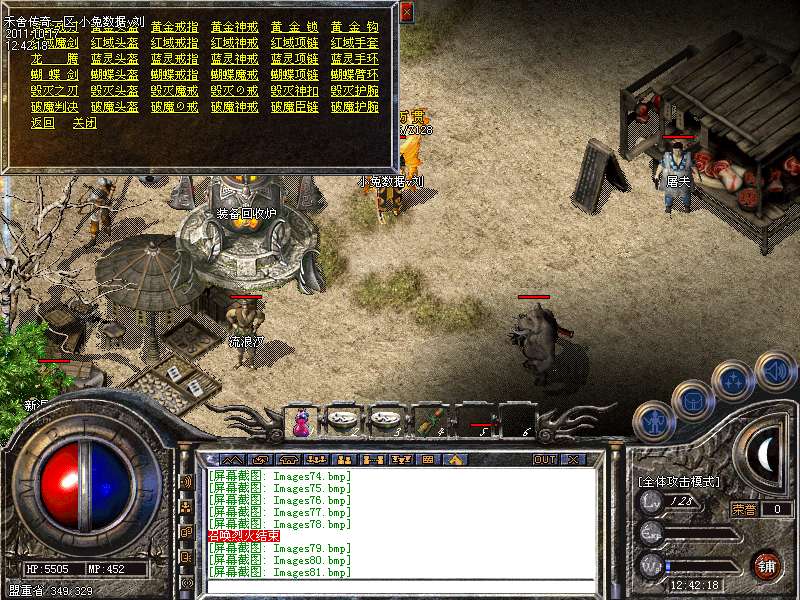The height and width of the screenshot is (600, 800).
Task: Switch the 全体攻击模式 attack mode label
Action: 678,481
